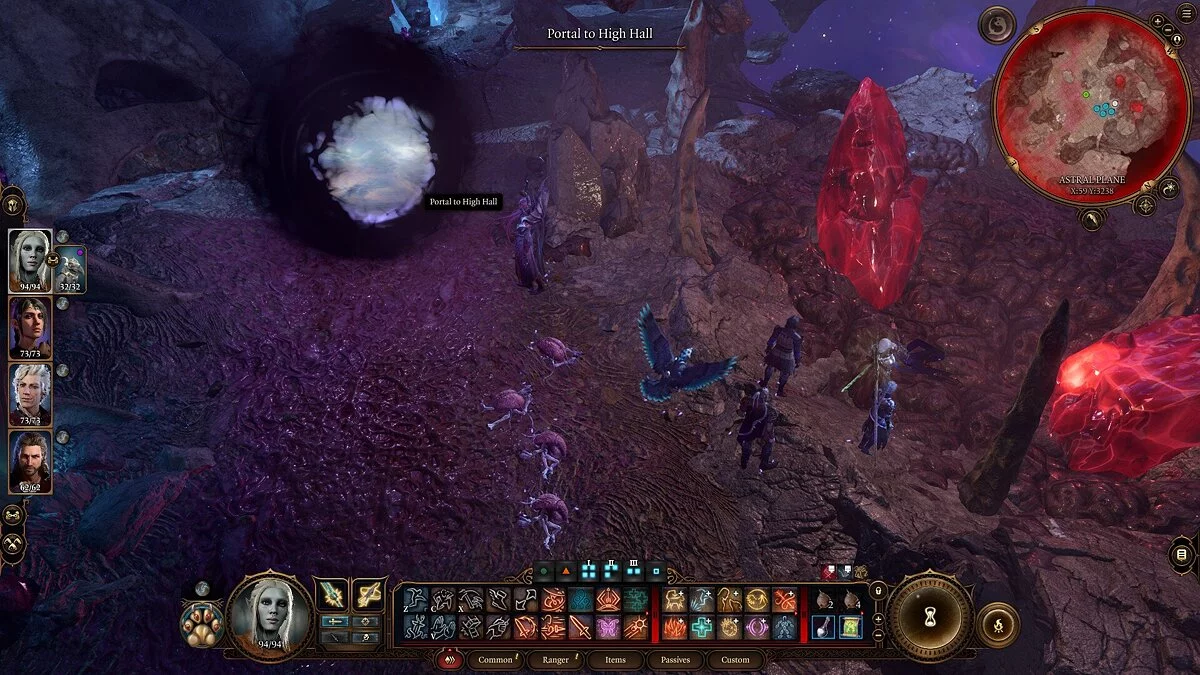The image size is (1200, 675).
Task: Select the Passives tab
Action: pyautogui.click(x=675, y=660)
